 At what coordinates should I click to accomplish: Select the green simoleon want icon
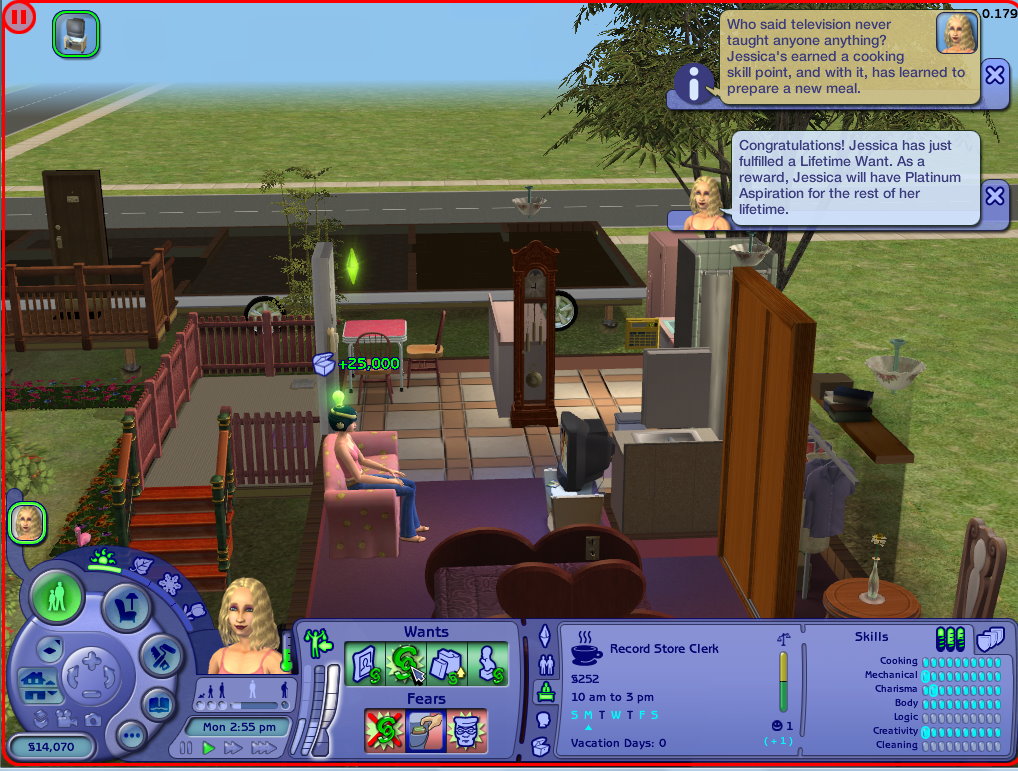point(404,665)
